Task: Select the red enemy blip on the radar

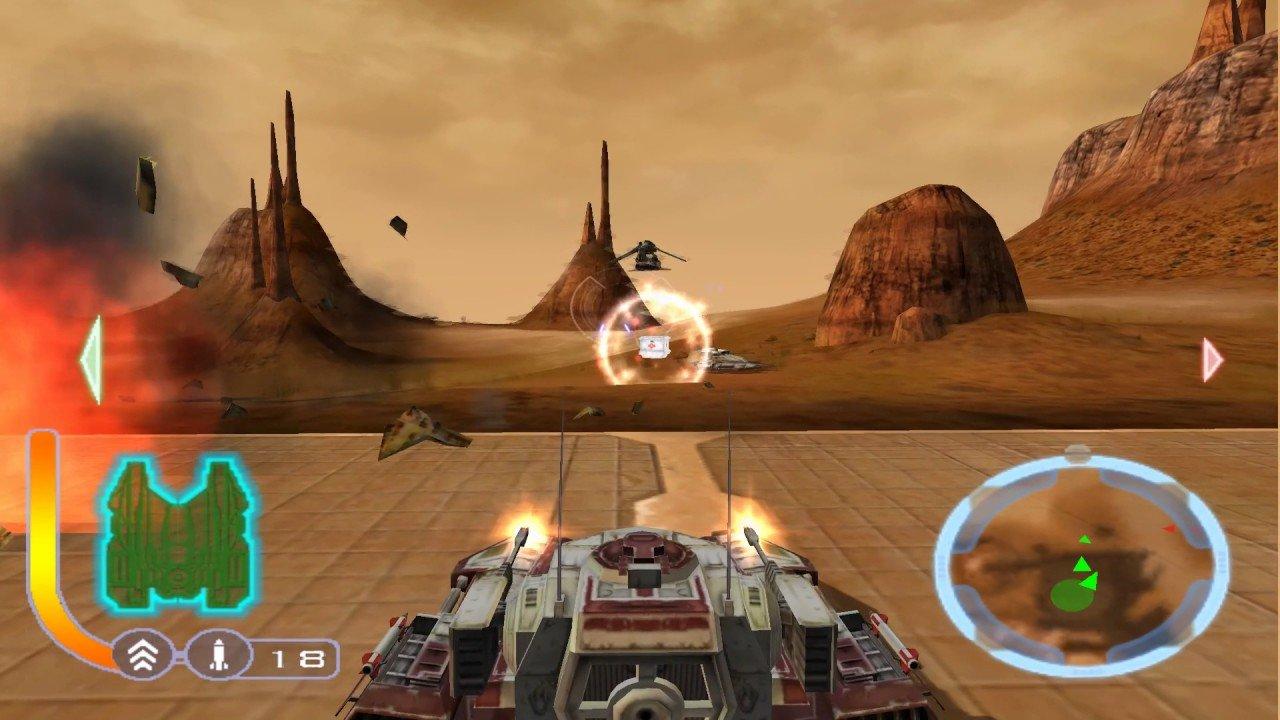Action: pos(1168,529)
